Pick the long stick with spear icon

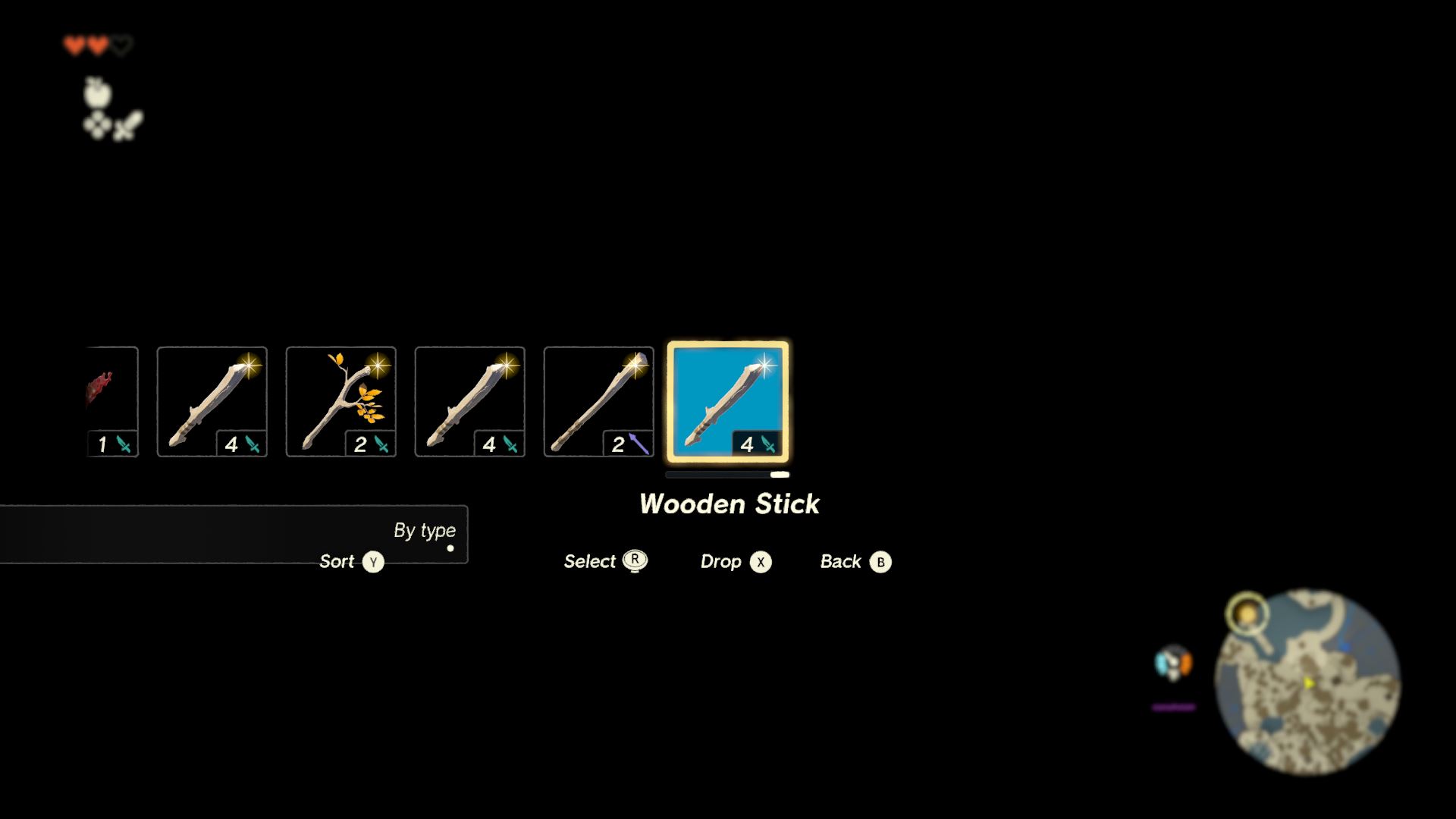(x=599, y=402)
